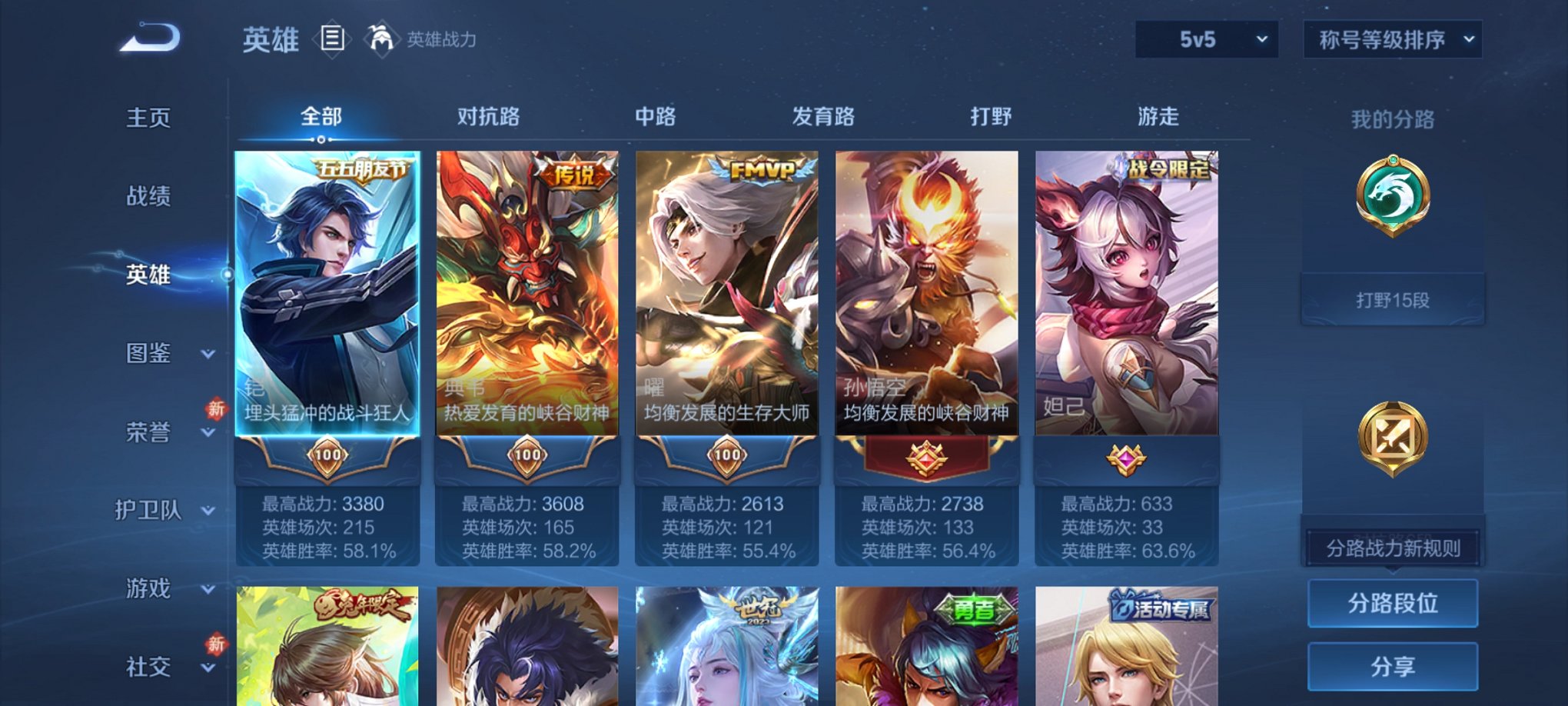The height and width of the screenshot is (706, 1568).
Task: Open the 5v5 mode dropdown
Action: point(1205,38)
